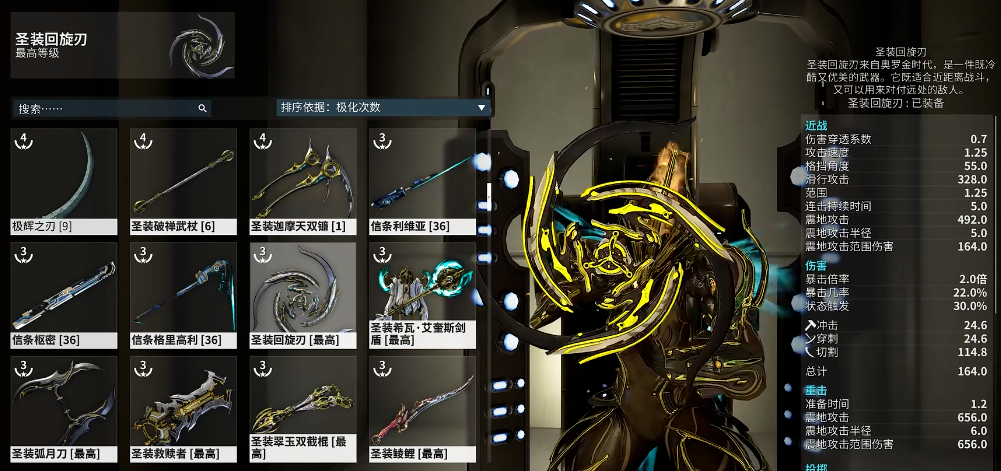Select the 信条枢密 weapon tile
Viewport: 1001px width, 471px height.
click(x=63, y=294)
